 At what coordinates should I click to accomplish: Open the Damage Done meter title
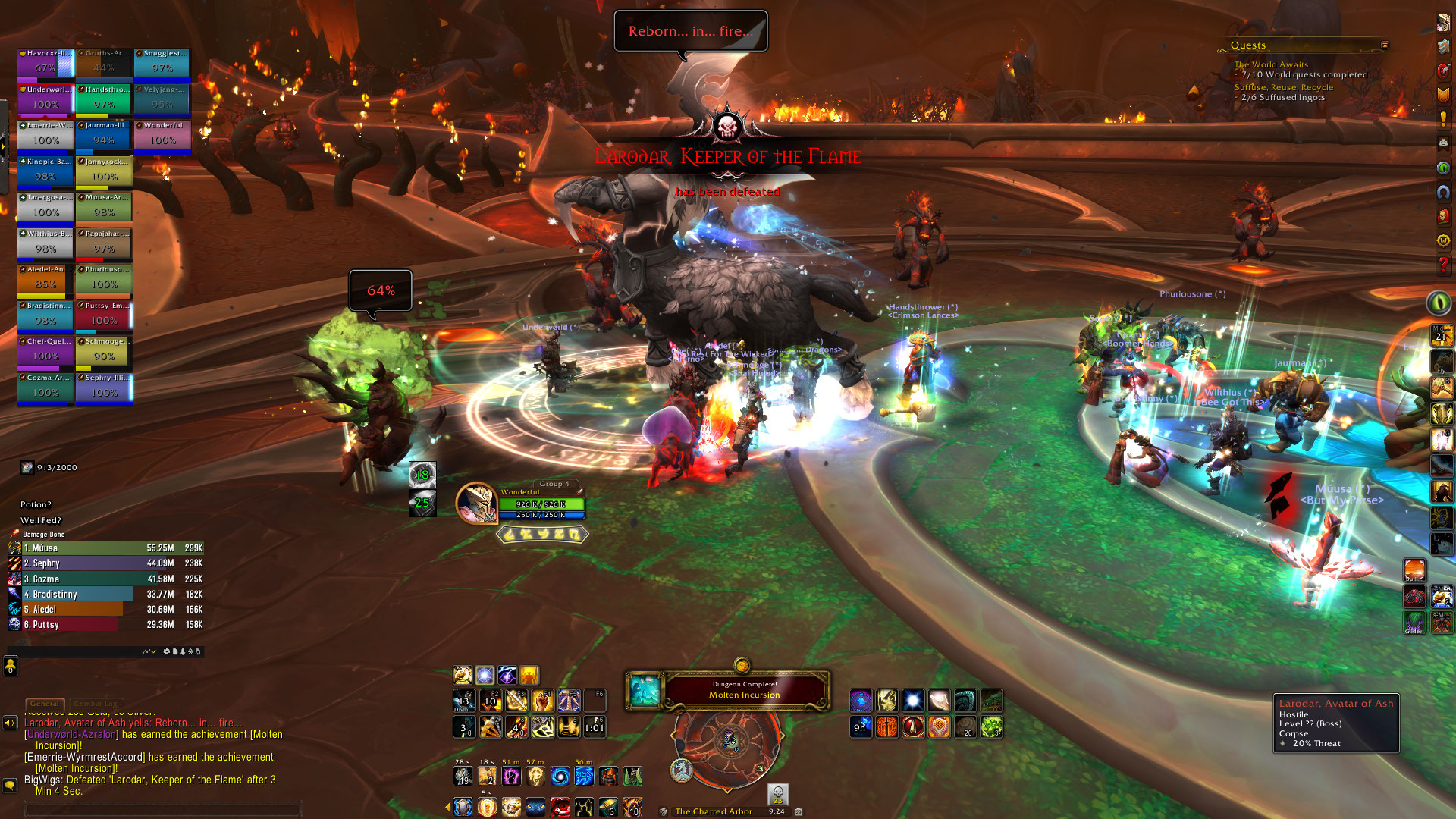point(44,535)
